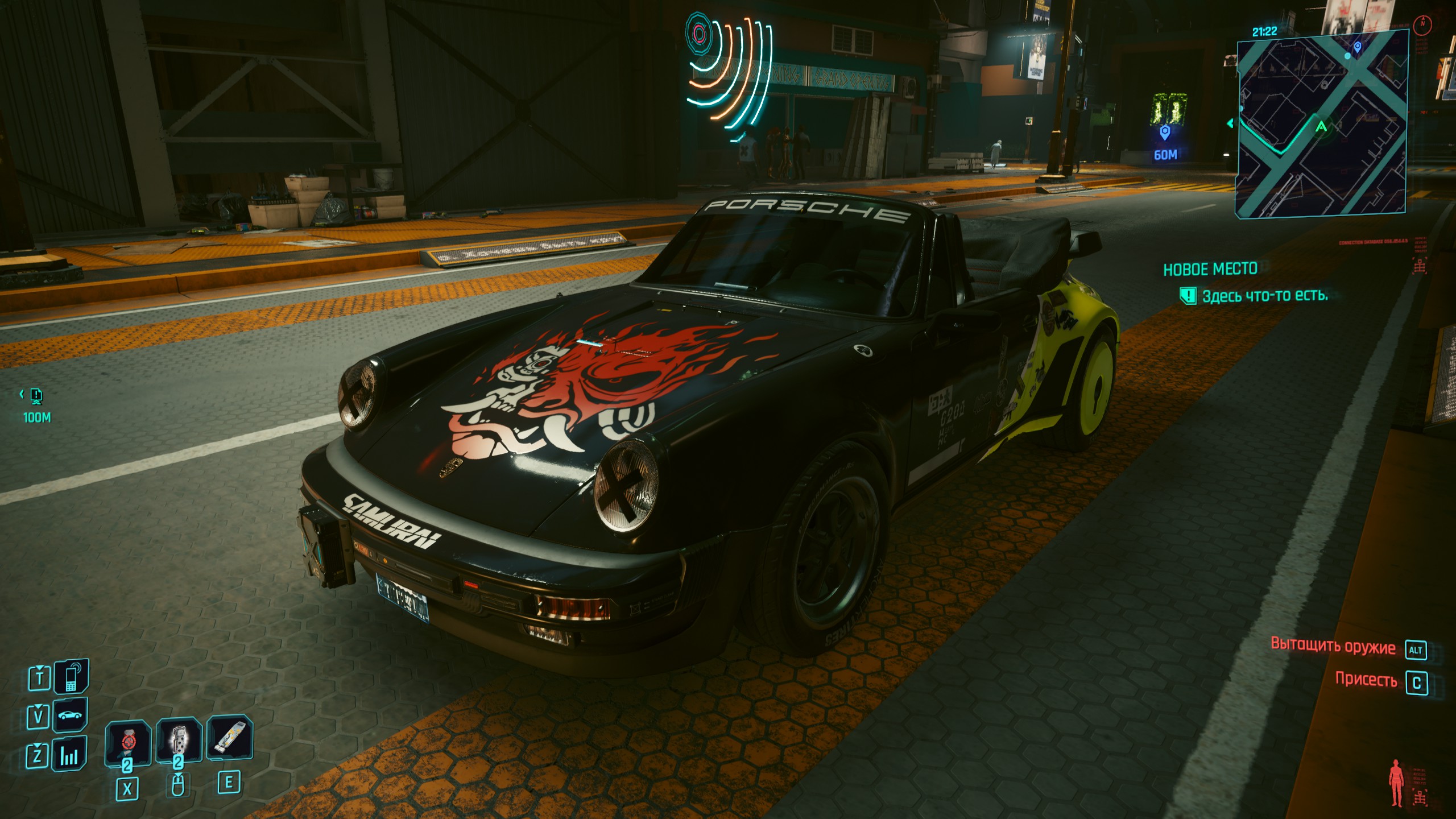Open the phone icon
1456x819 pixels.
(x=71, y=677)
